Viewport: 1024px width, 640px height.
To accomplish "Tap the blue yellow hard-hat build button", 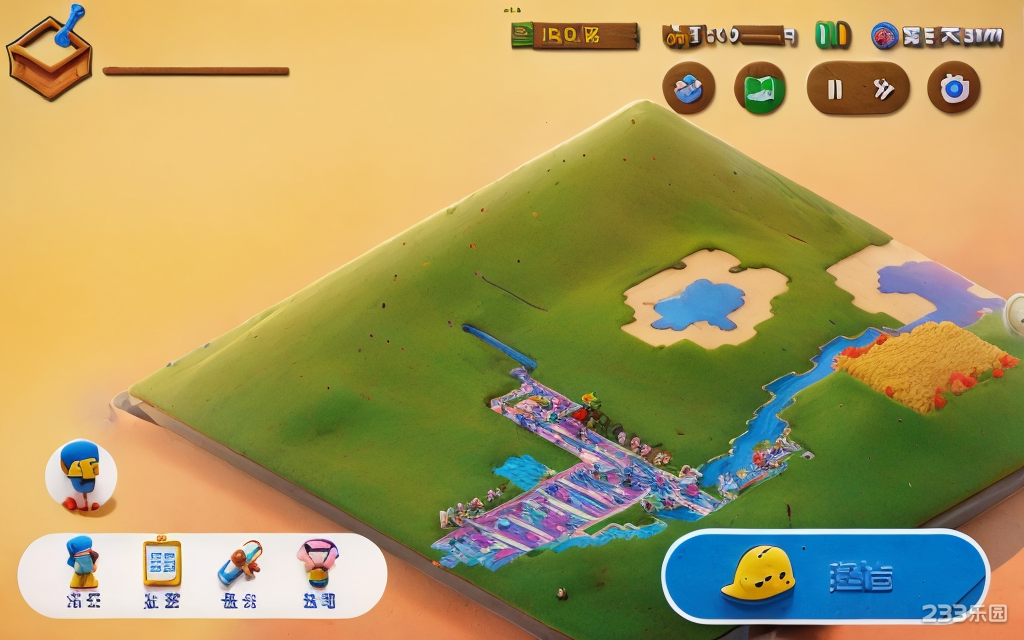I will (x=825, y=576).
